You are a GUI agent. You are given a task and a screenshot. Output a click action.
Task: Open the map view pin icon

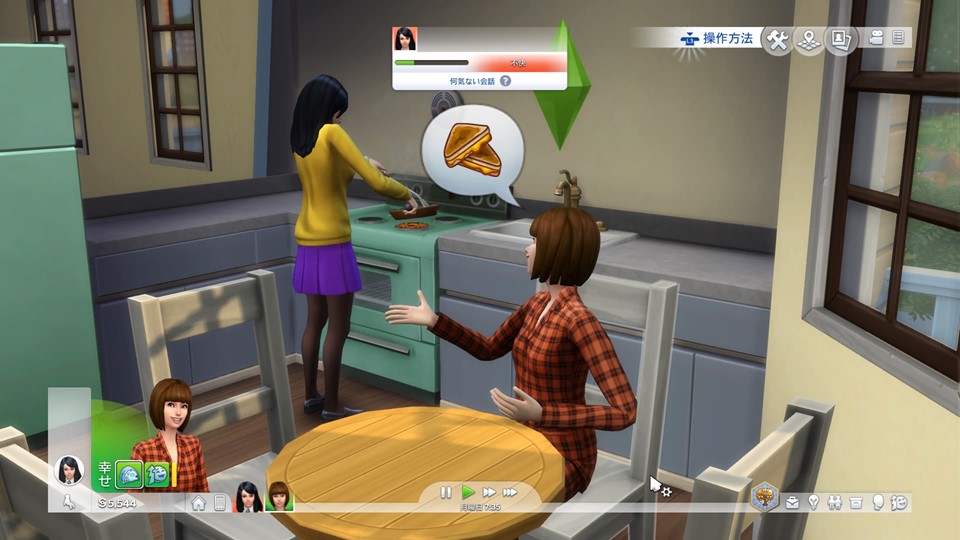809,40
